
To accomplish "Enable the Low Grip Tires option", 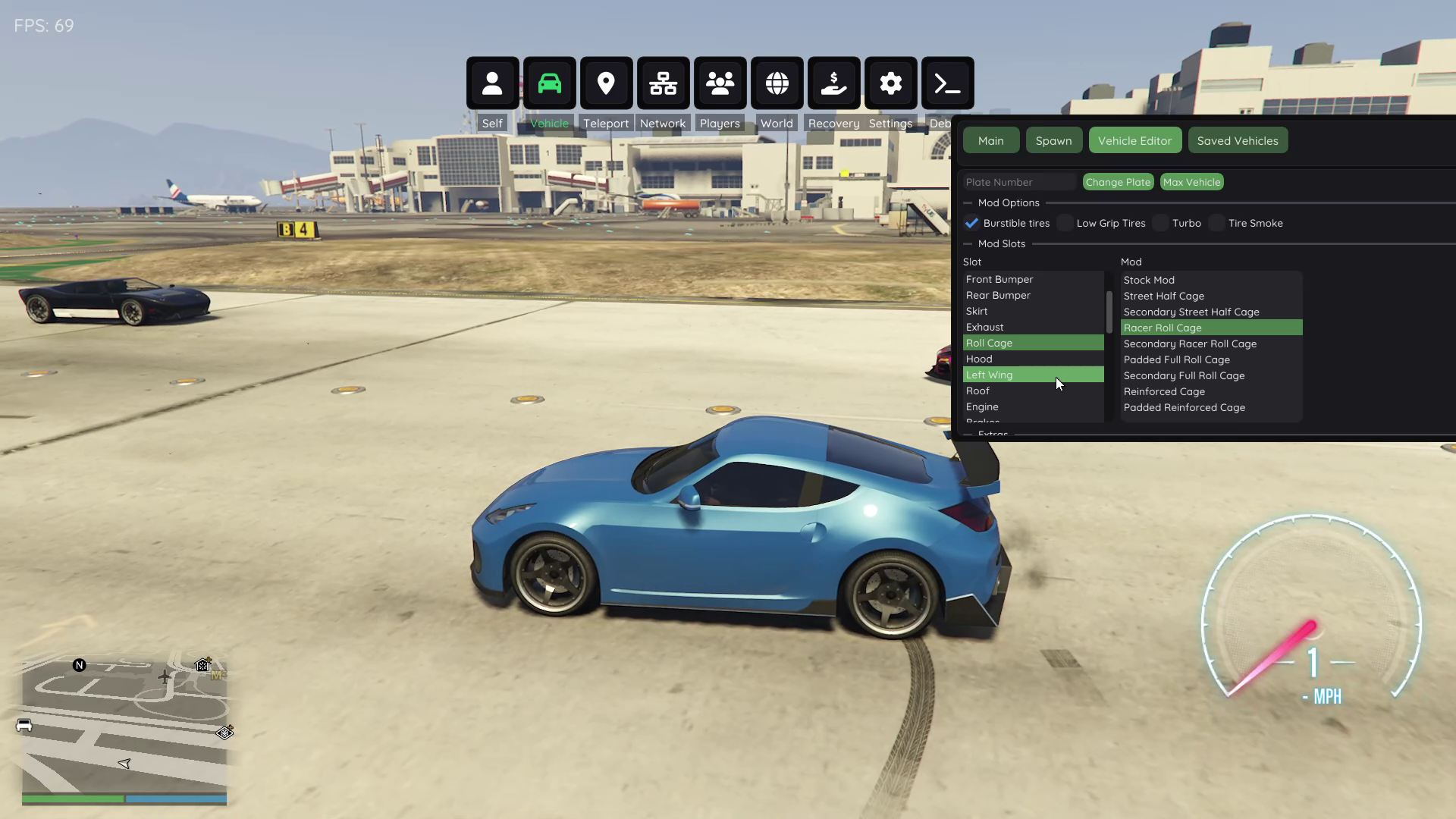I will click(x=1065, y=224).
